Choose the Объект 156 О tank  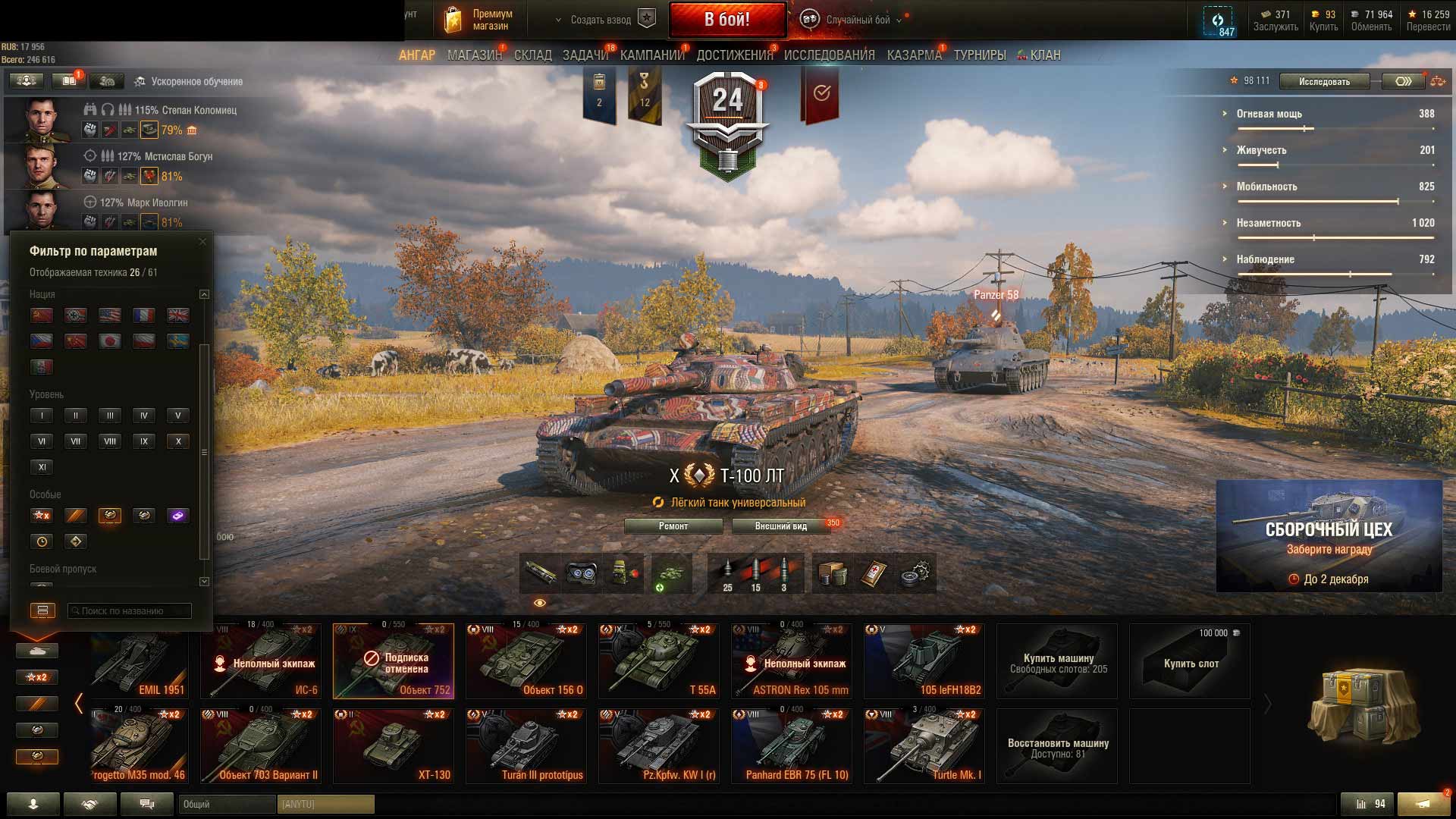point(526,661)
